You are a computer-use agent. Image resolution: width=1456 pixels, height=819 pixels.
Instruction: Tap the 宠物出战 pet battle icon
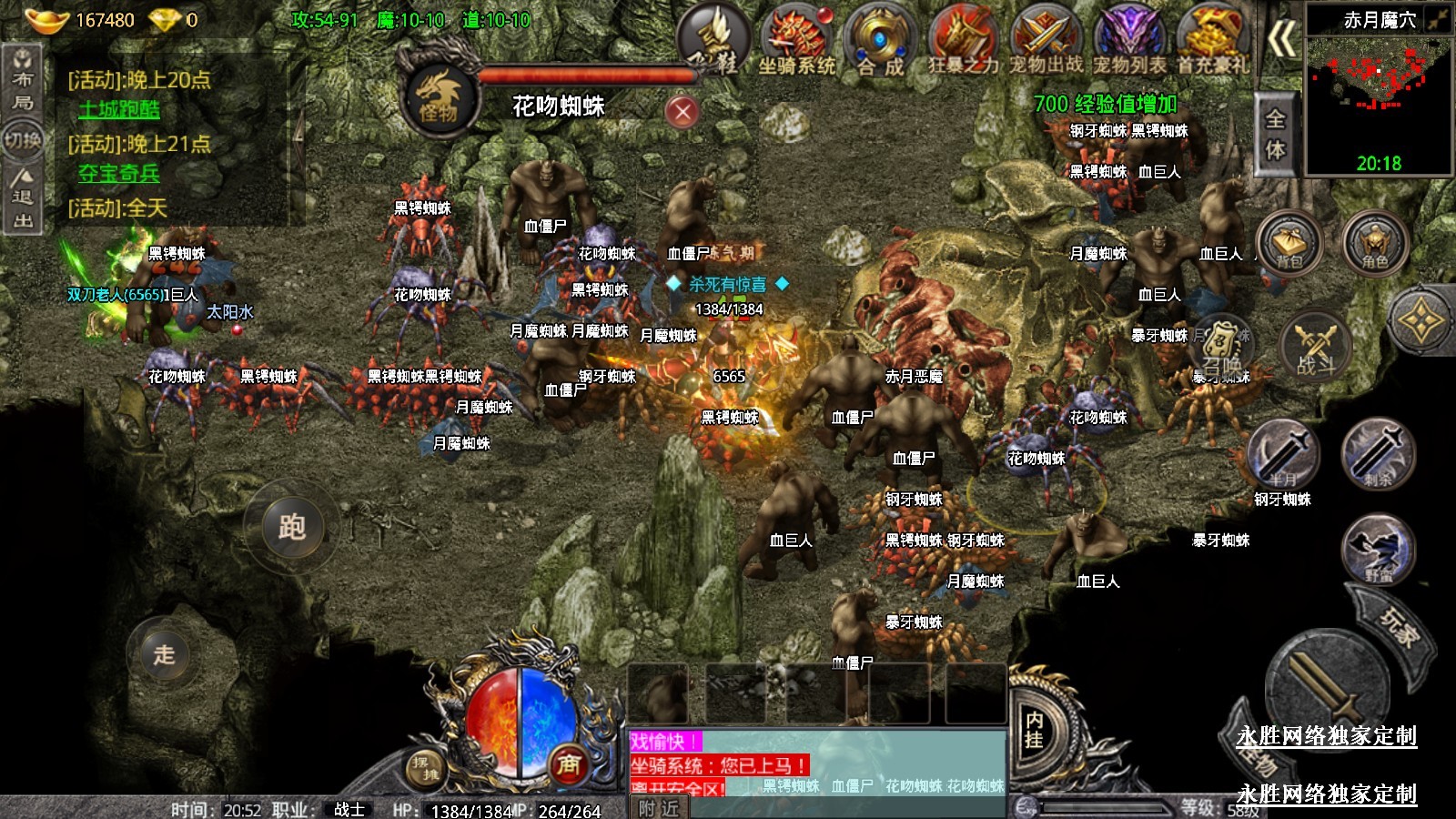coord(1046,41)
